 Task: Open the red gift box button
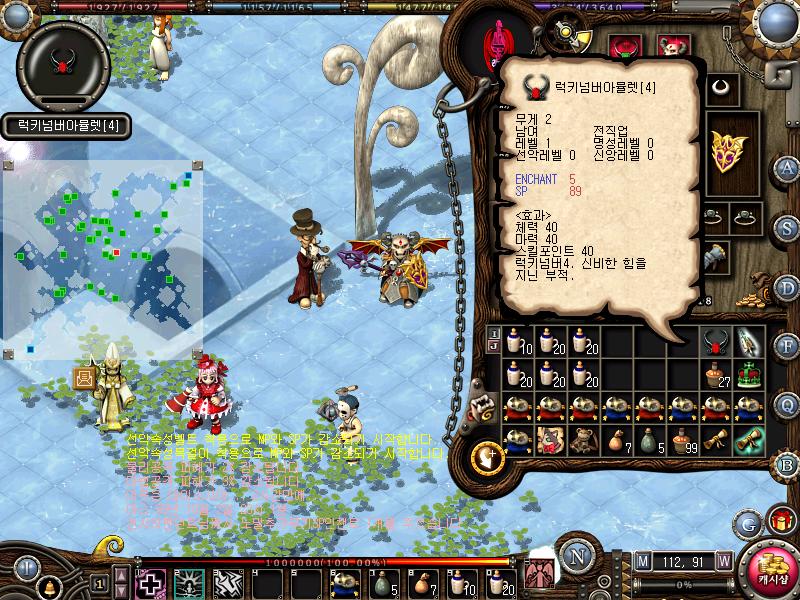click(780, 521)
